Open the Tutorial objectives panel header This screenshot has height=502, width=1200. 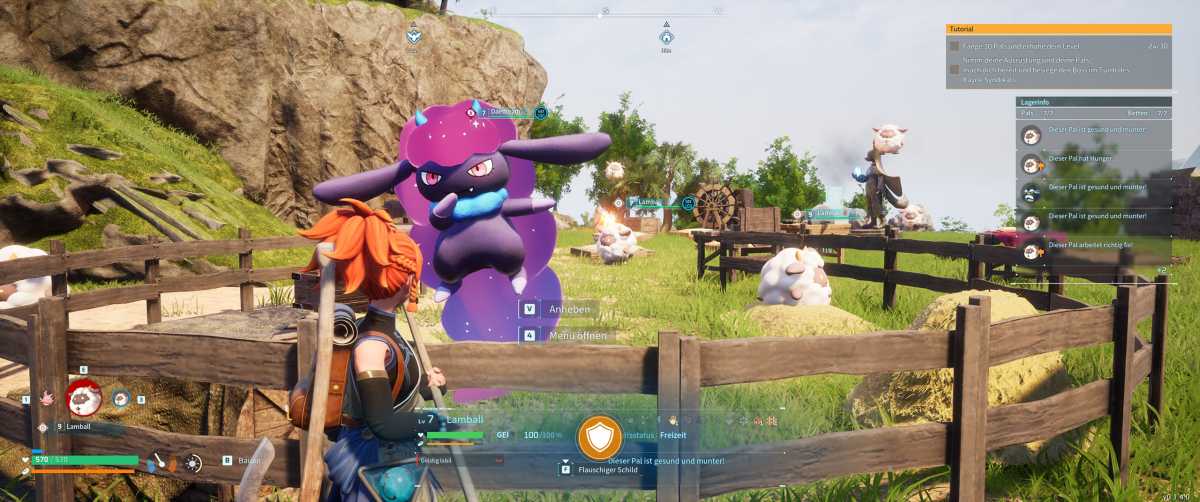[x=1058, y=29]
